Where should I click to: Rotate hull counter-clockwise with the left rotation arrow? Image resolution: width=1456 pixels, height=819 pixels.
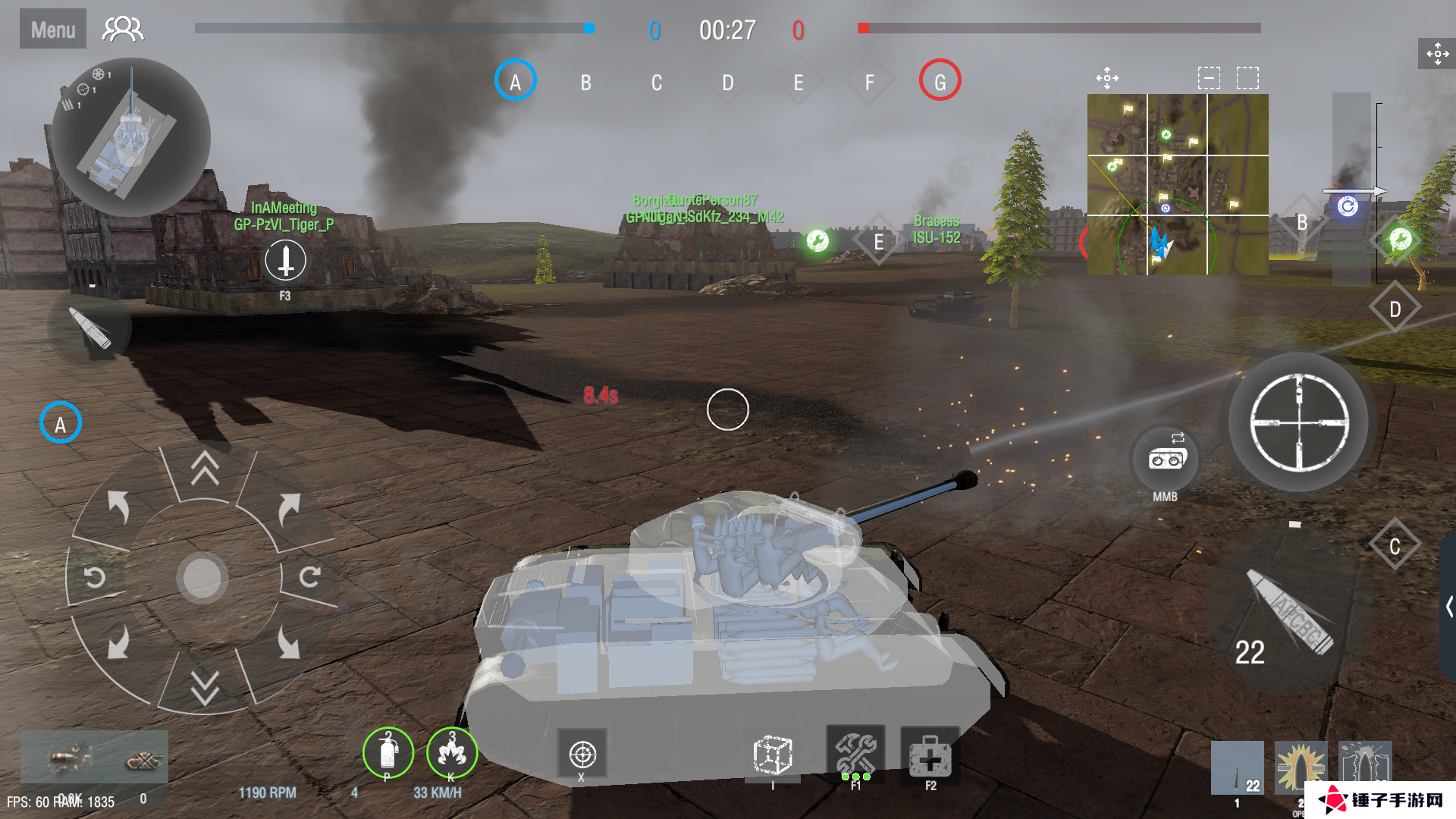pyautogui.click(x=95, y=577)
